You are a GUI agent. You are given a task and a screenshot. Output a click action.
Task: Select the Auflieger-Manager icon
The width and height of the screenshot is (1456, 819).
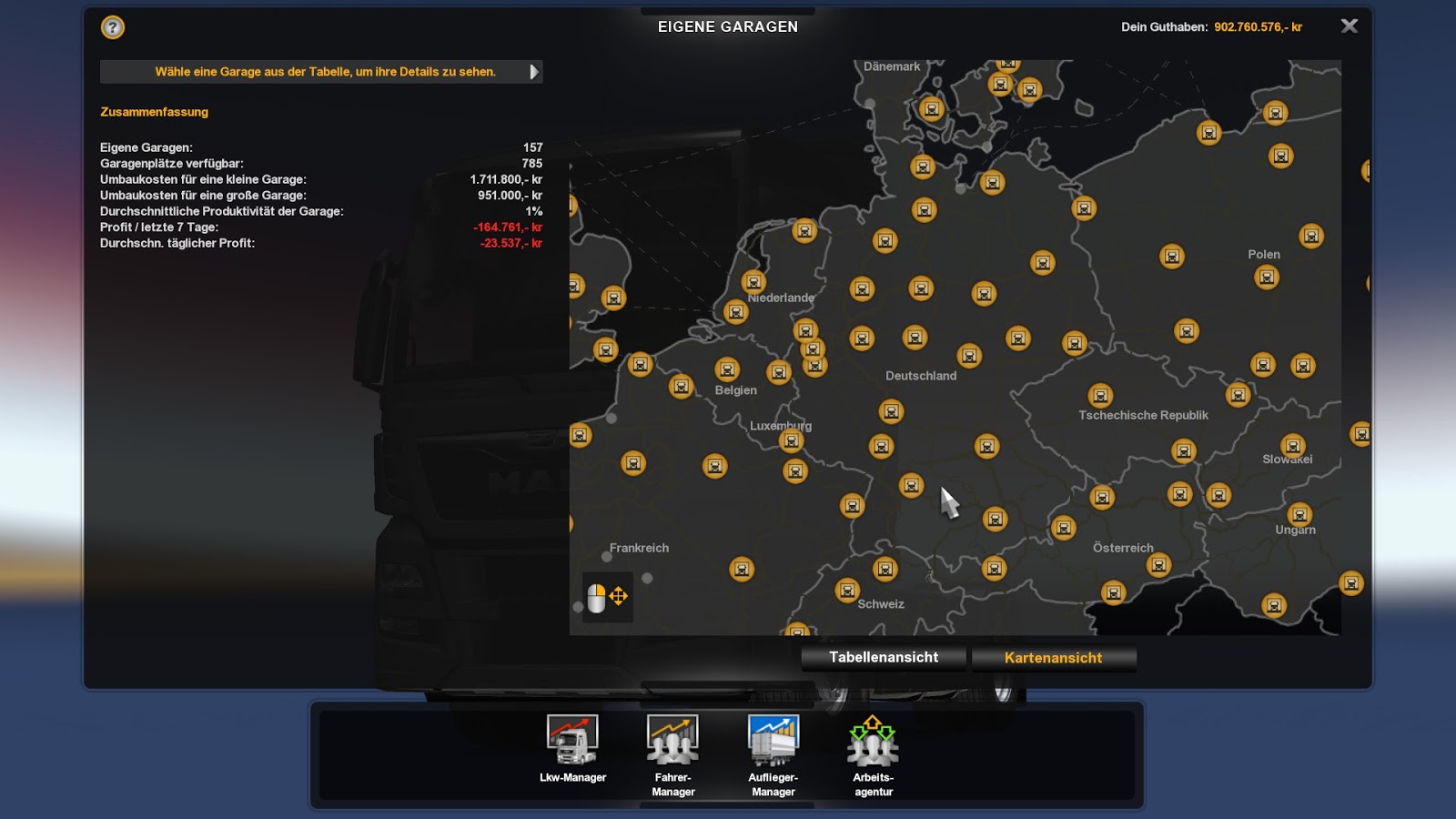(x=774, y=740)
